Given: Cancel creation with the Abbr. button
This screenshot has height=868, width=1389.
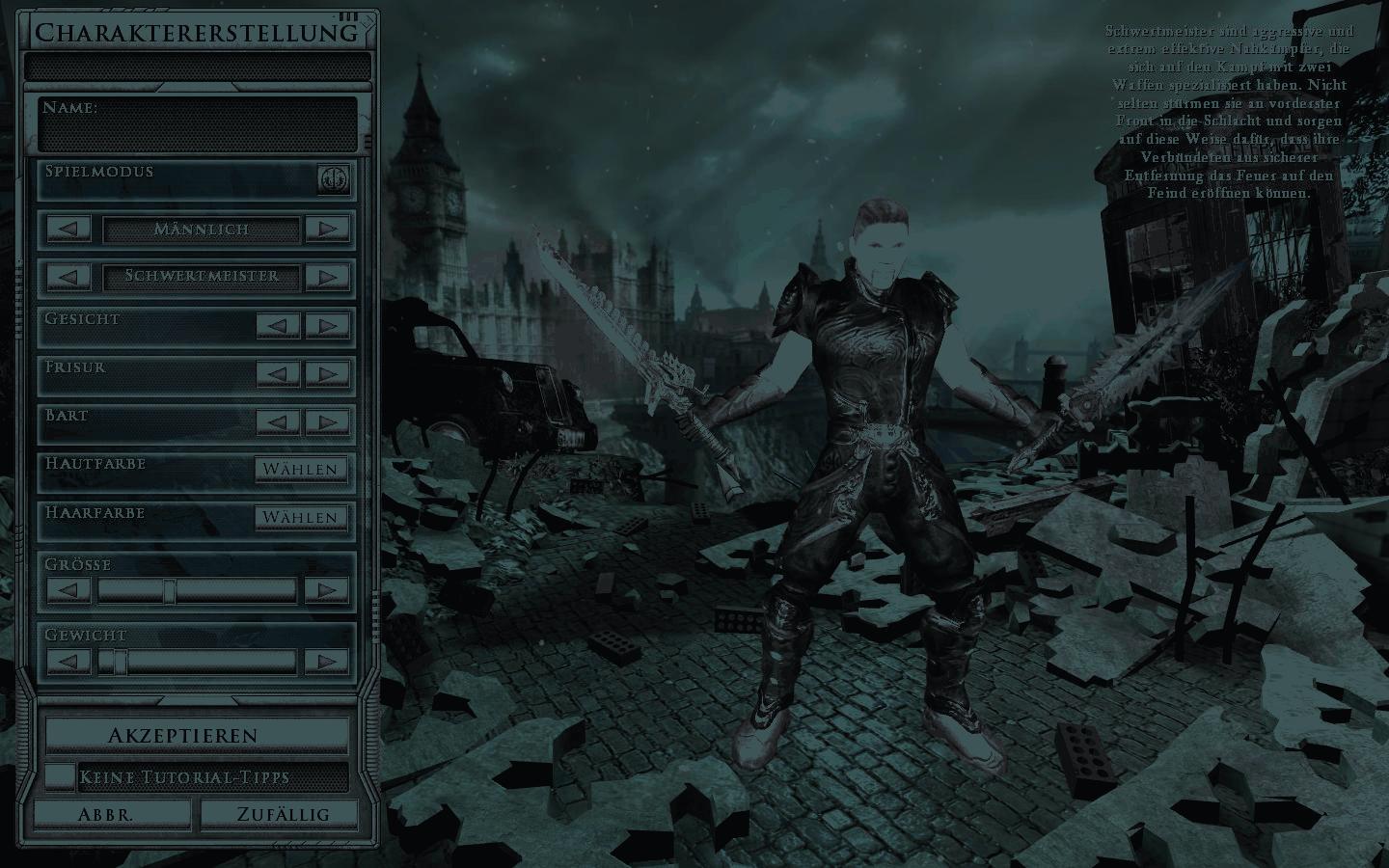Looking at the screenshot, I should pos(106,814).
